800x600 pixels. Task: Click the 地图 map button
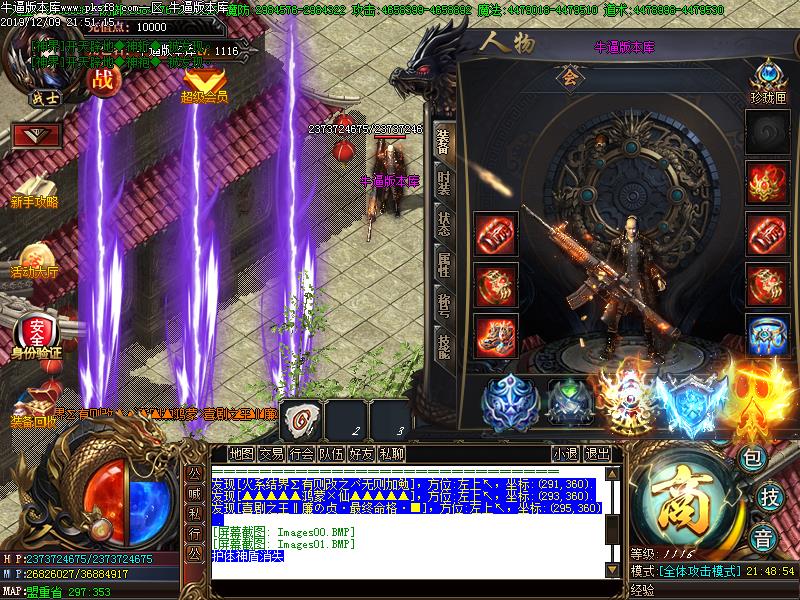pyautogui.click(x=241, y=453)
